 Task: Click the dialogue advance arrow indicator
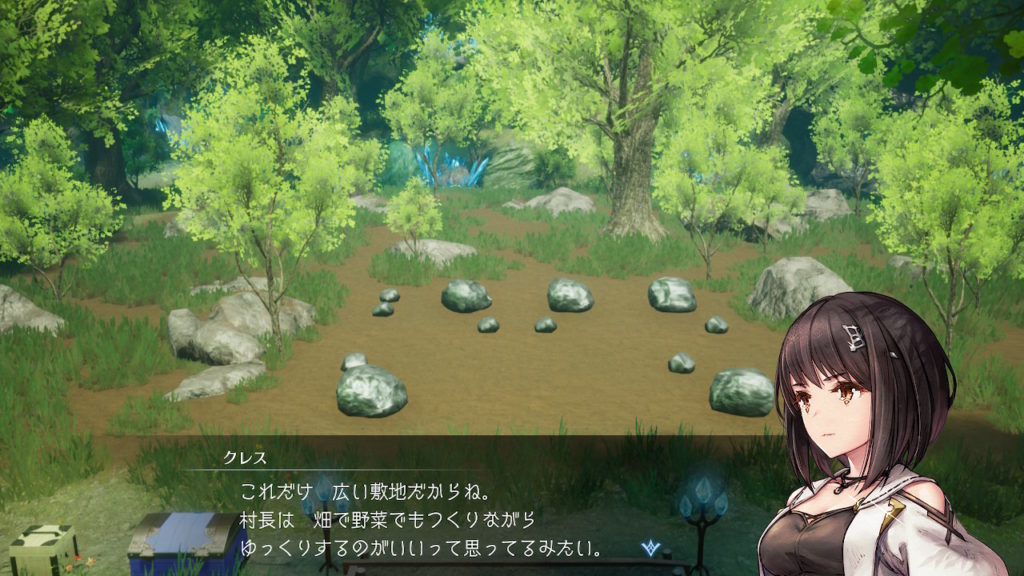click(x=654, y=547)
